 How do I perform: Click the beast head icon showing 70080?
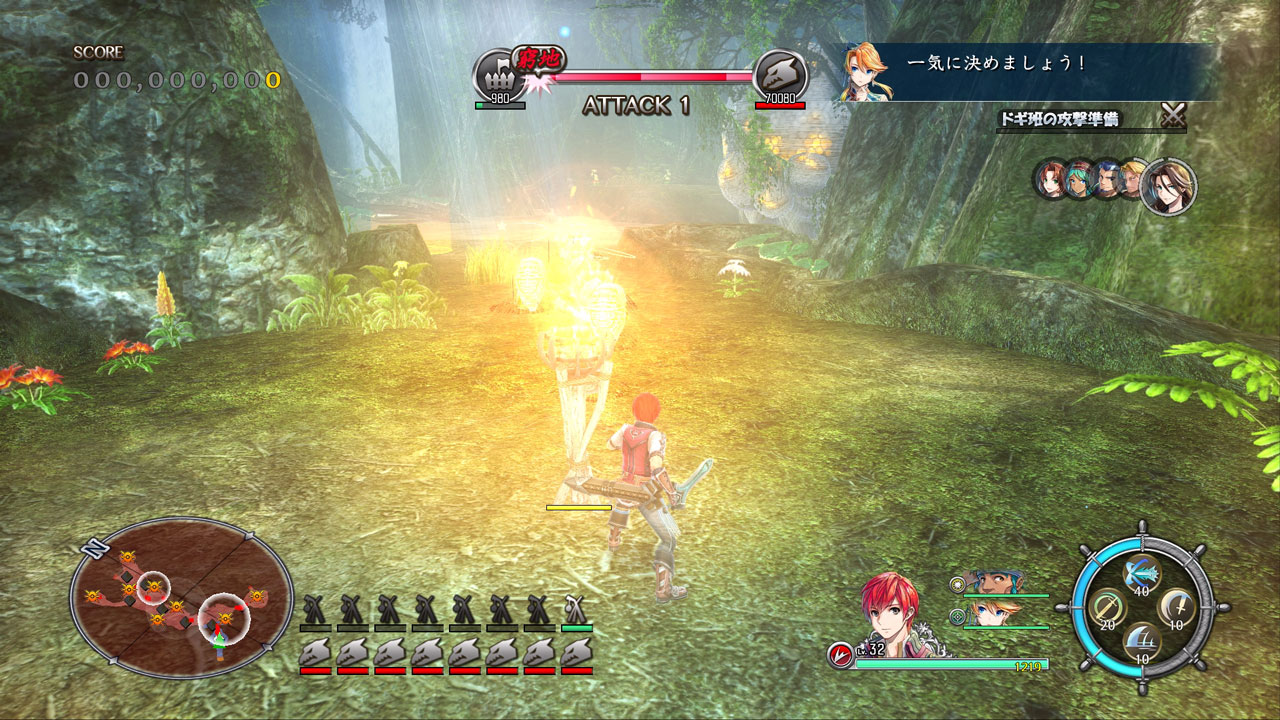point(779,73)
